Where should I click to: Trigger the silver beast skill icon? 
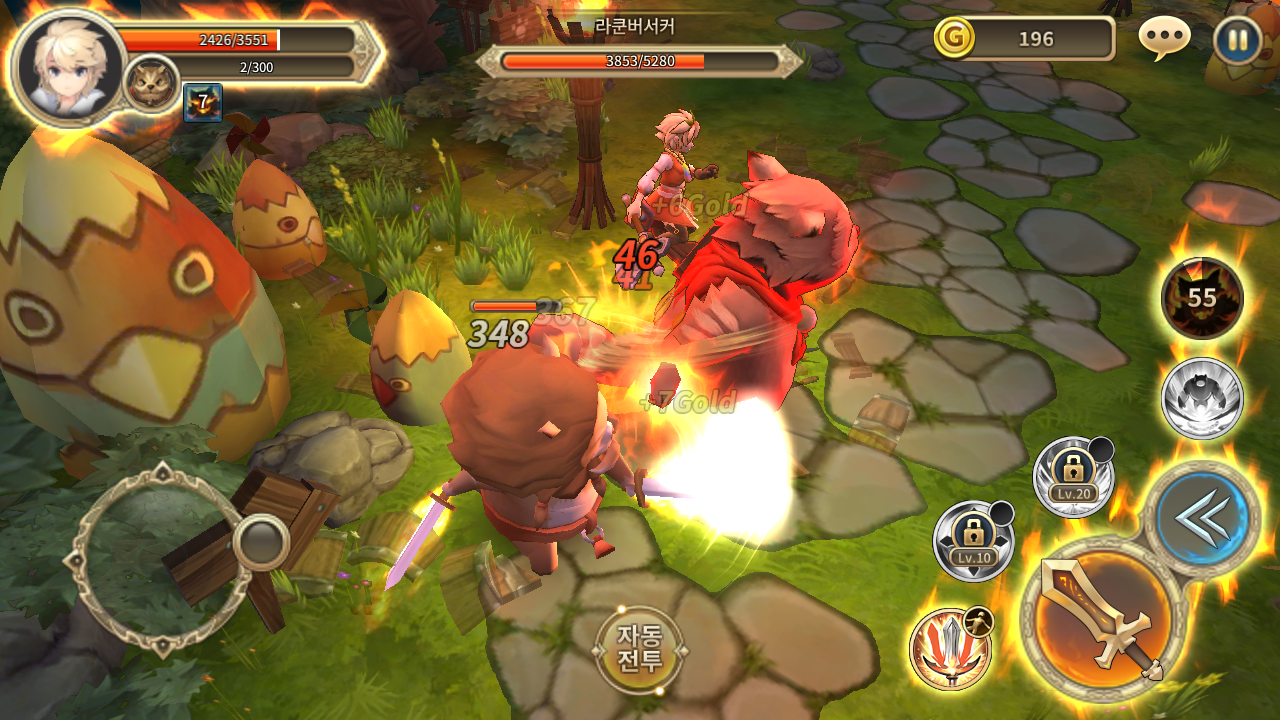point(1202,398)
